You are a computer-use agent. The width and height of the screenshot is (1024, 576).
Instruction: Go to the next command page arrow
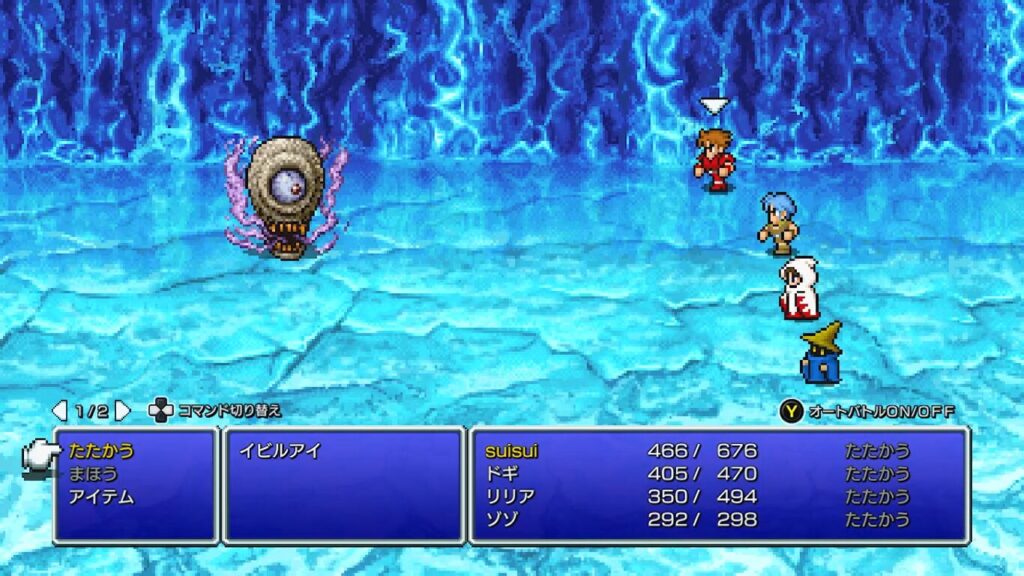pyautogui.click(x=122, y=410)
